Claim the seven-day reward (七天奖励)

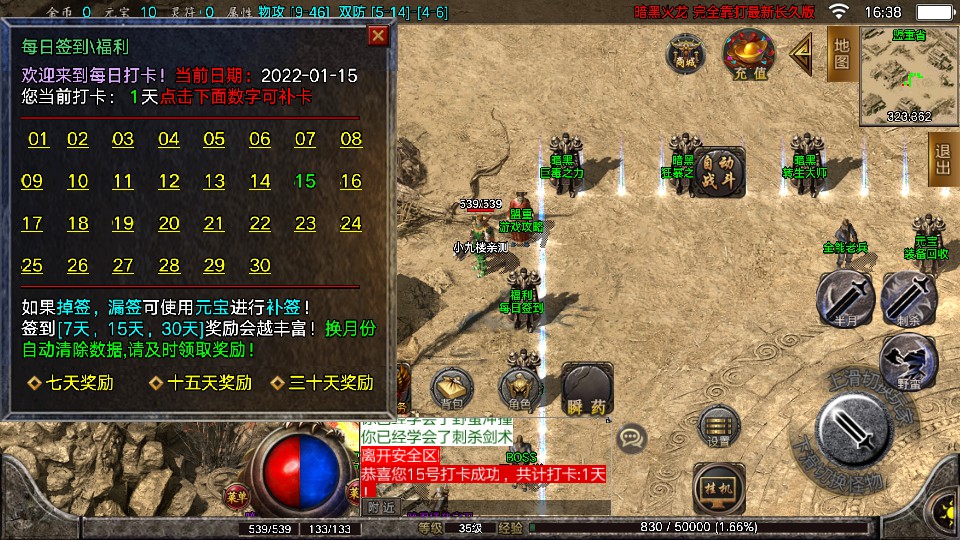coord(70,383)
